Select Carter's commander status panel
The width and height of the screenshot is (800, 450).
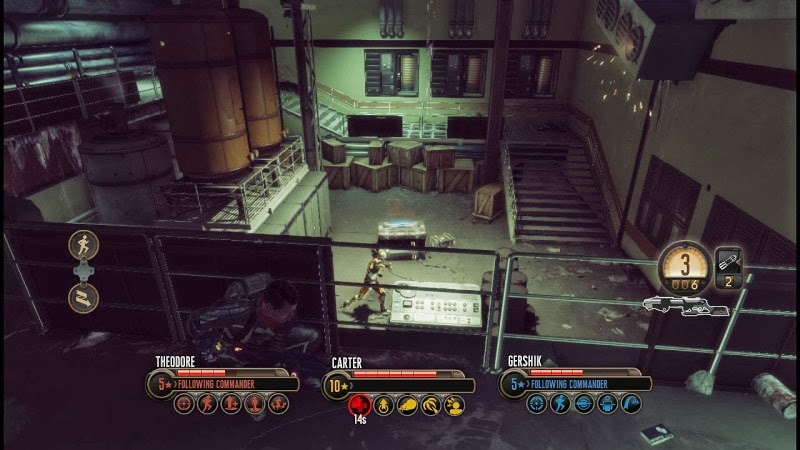pyautogui.click(x=398, y=385)
